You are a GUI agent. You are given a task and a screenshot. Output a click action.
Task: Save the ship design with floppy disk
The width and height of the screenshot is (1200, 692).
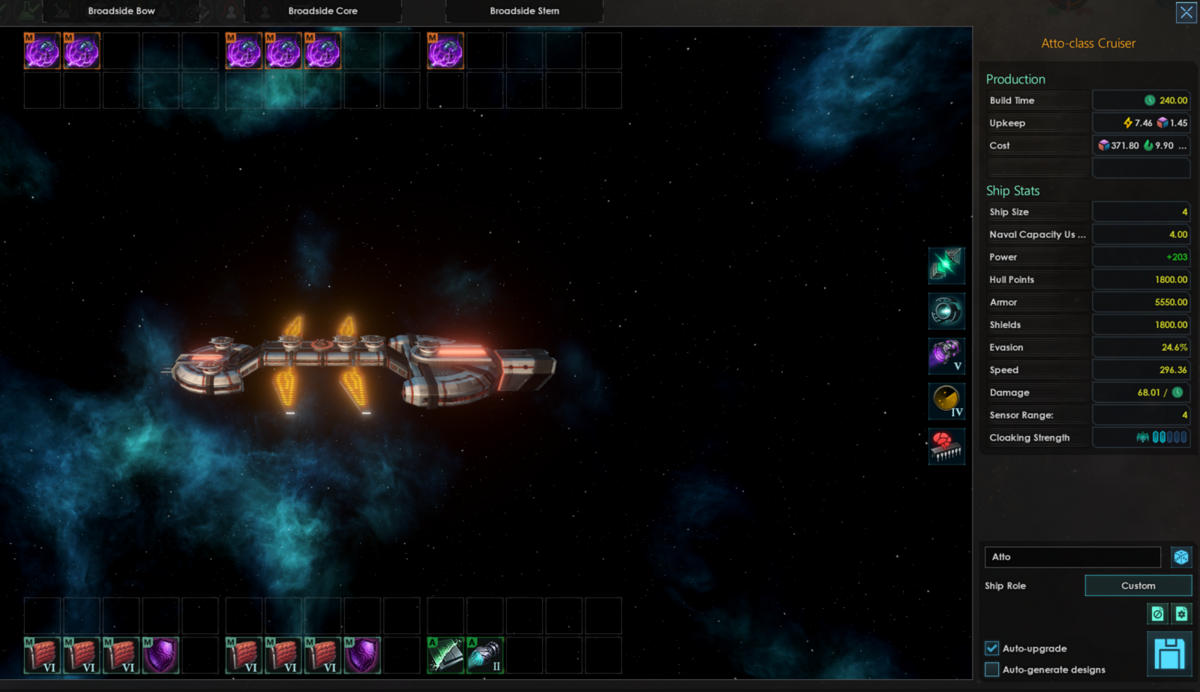coord(1169,655)
